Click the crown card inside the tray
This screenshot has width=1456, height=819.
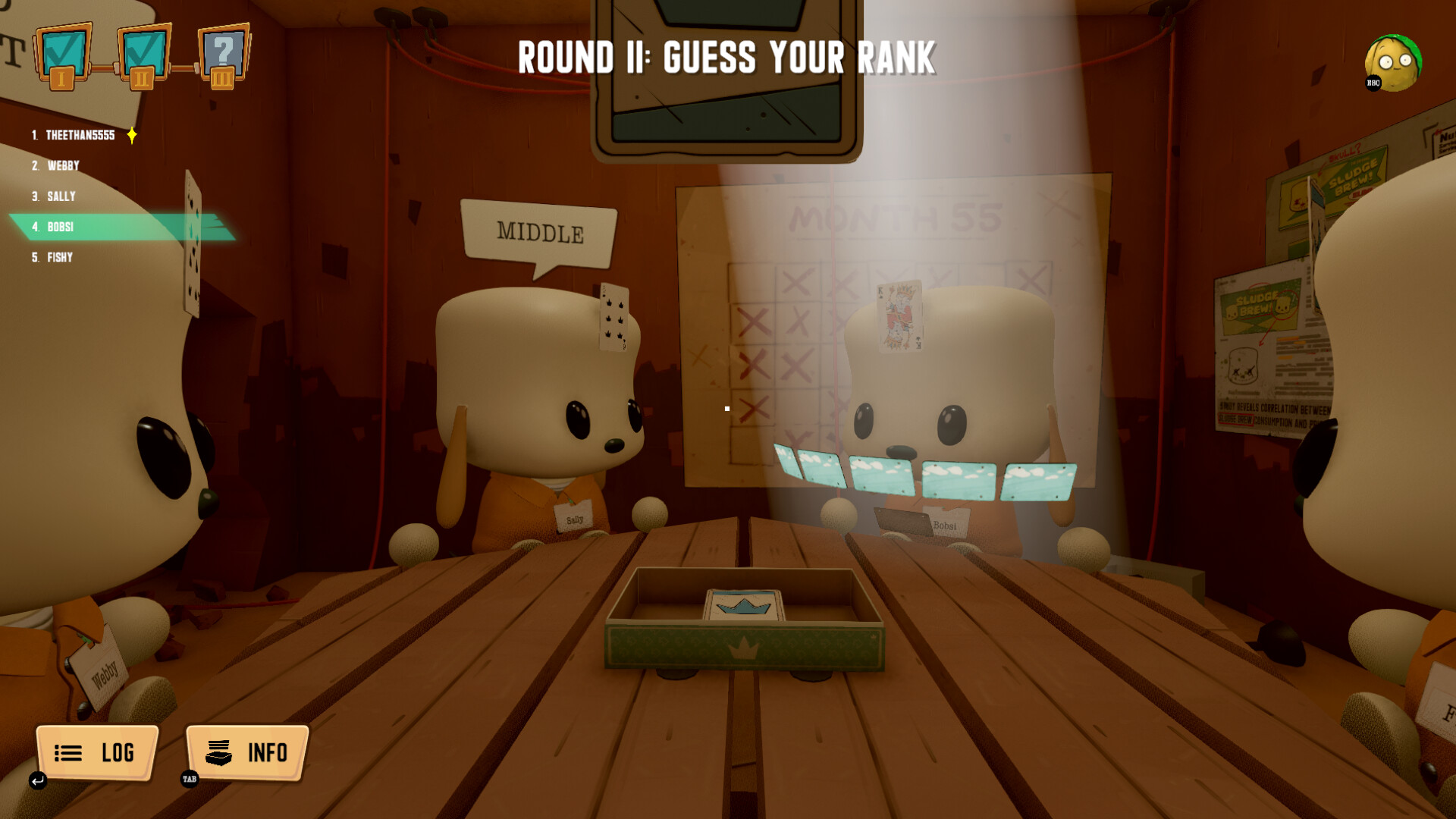click(742, 606)
